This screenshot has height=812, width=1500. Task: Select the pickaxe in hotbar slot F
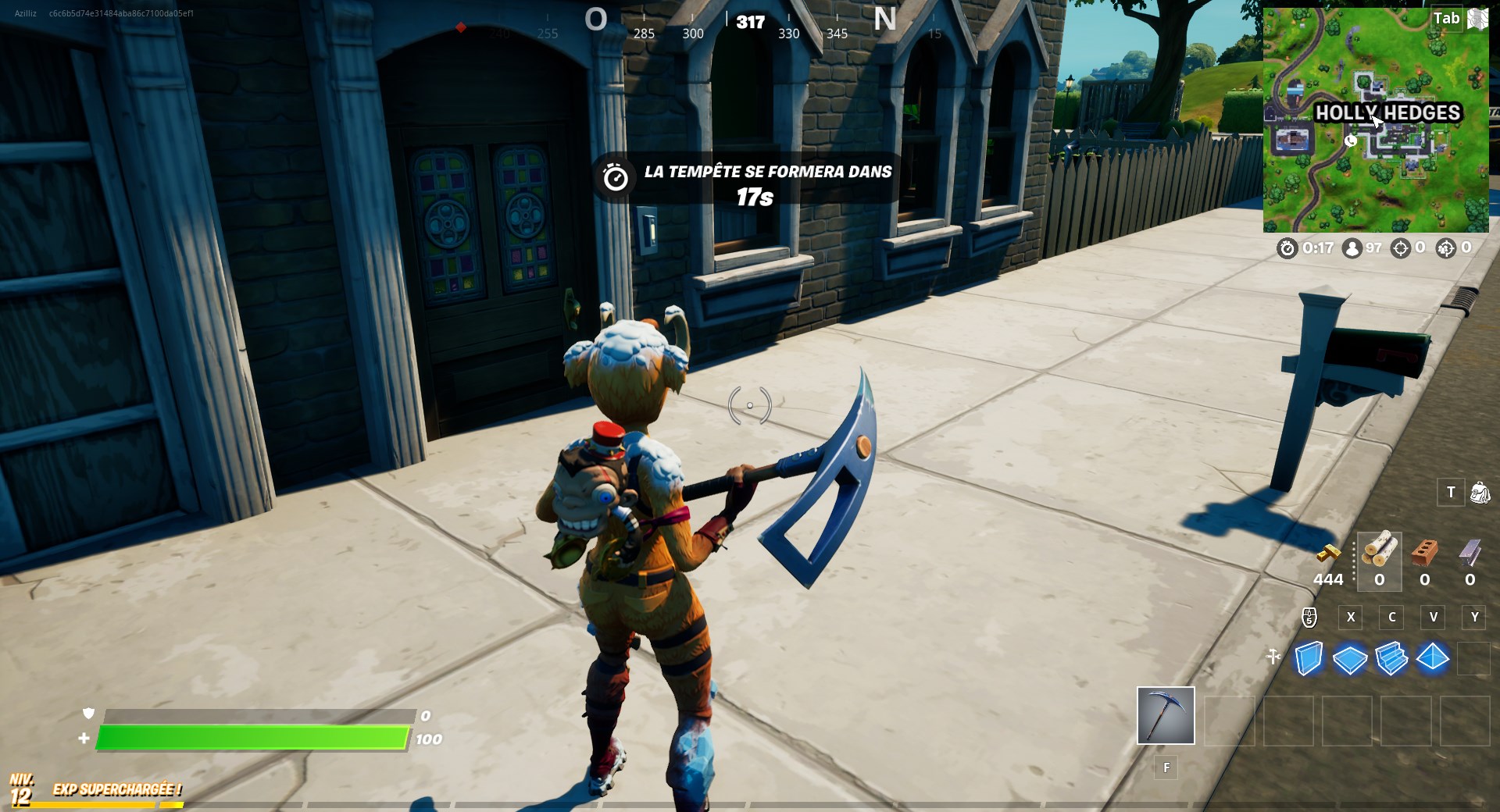pos(1165,716)
